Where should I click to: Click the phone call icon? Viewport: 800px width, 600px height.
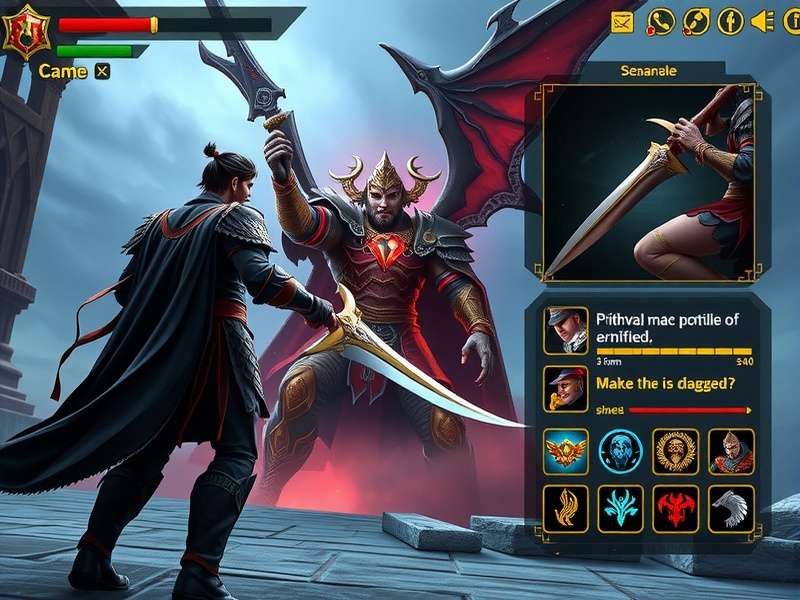[x=660, y=21]
